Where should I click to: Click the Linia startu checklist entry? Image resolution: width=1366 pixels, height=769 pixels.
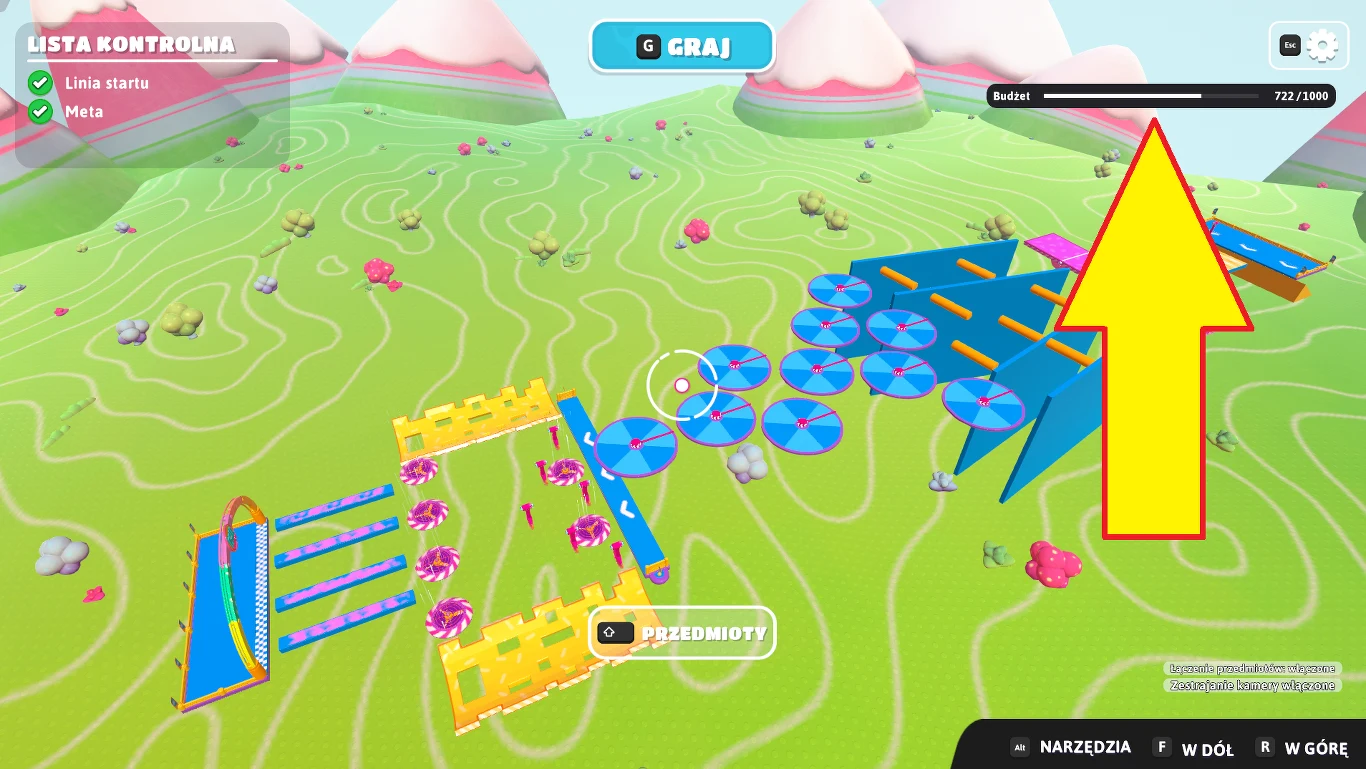[x=106, y=83]
